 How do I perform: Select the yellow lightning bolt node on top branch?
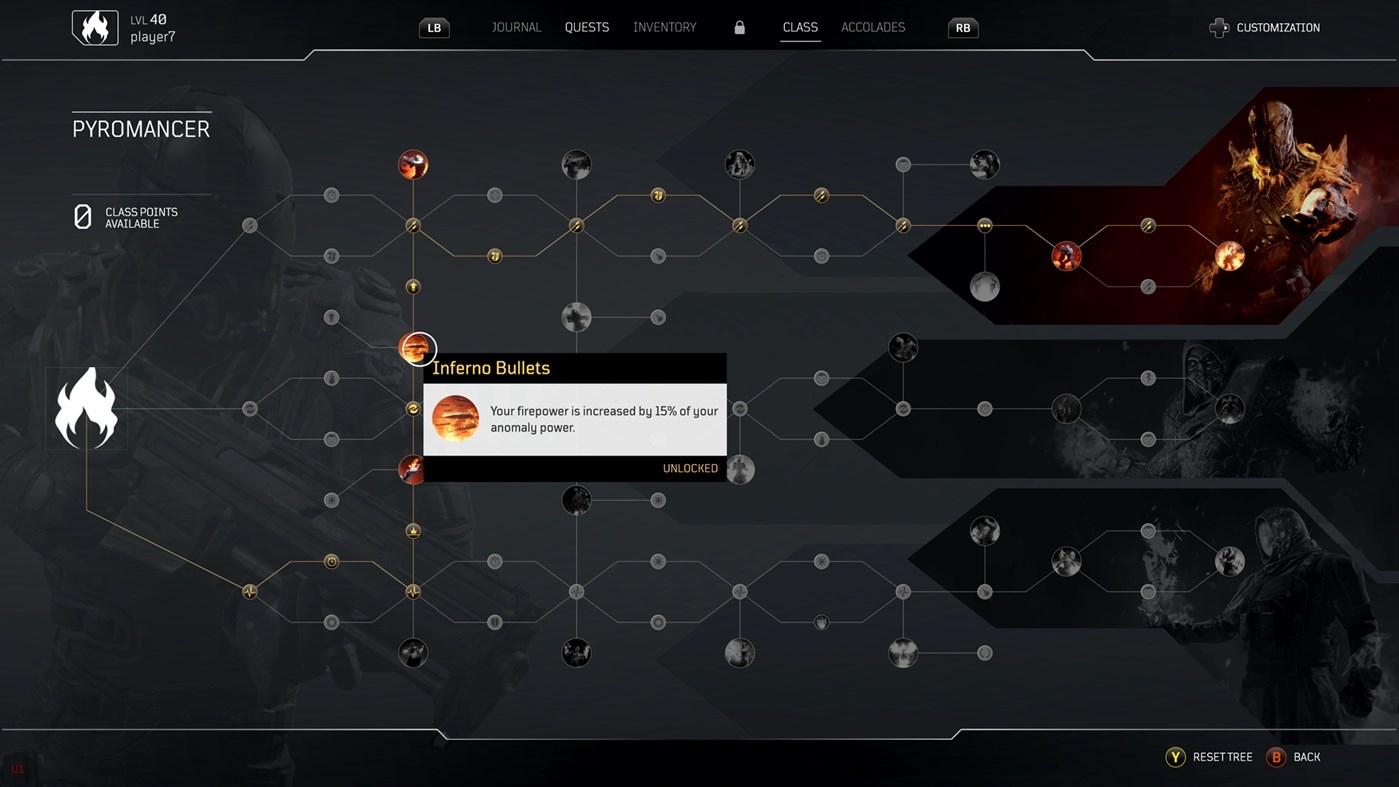(x=821, y=195)
